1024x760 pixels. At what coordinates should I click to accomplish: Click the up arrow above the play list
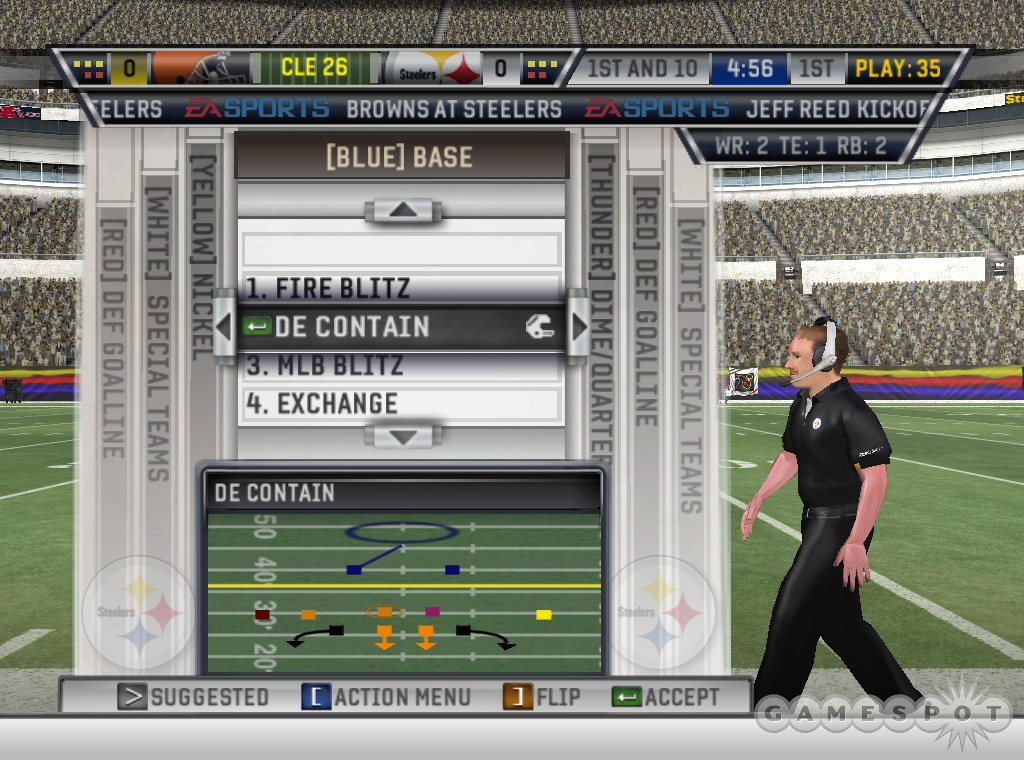pyautogui.click(x=403, y=211)
